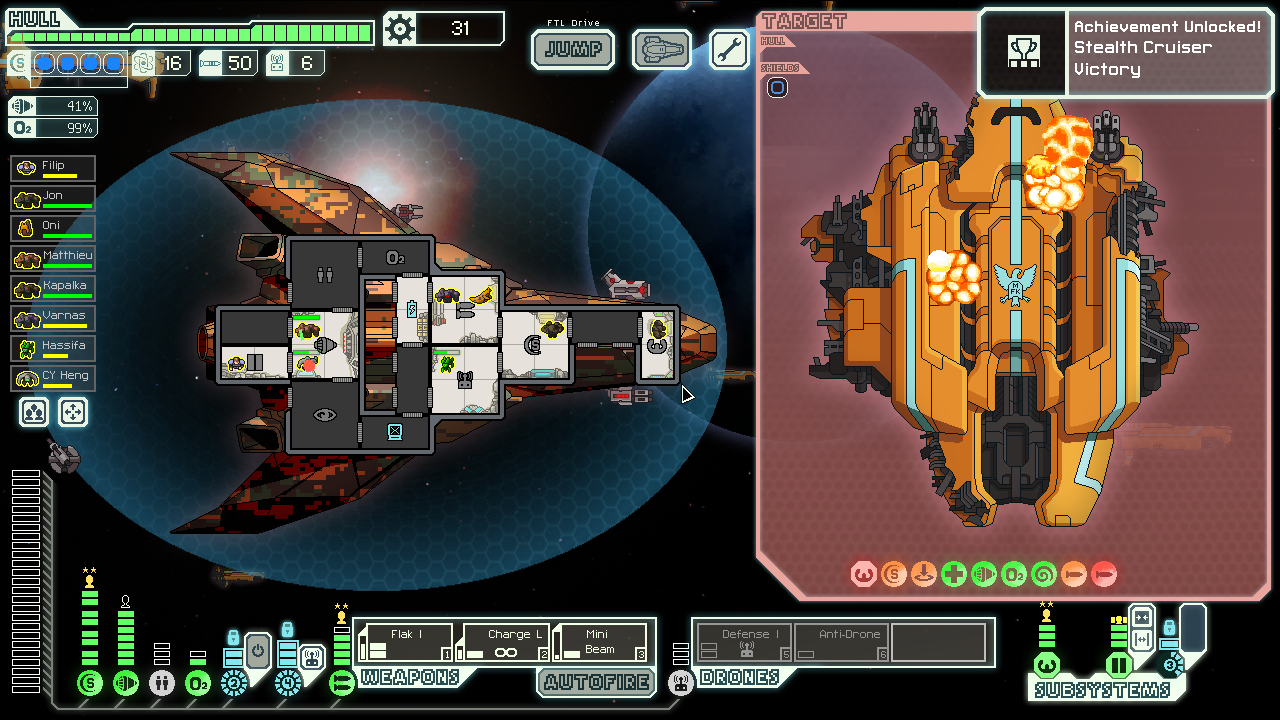Engage the FTL Drive JUMP button

pyautogui.click(x=572, y=49)
